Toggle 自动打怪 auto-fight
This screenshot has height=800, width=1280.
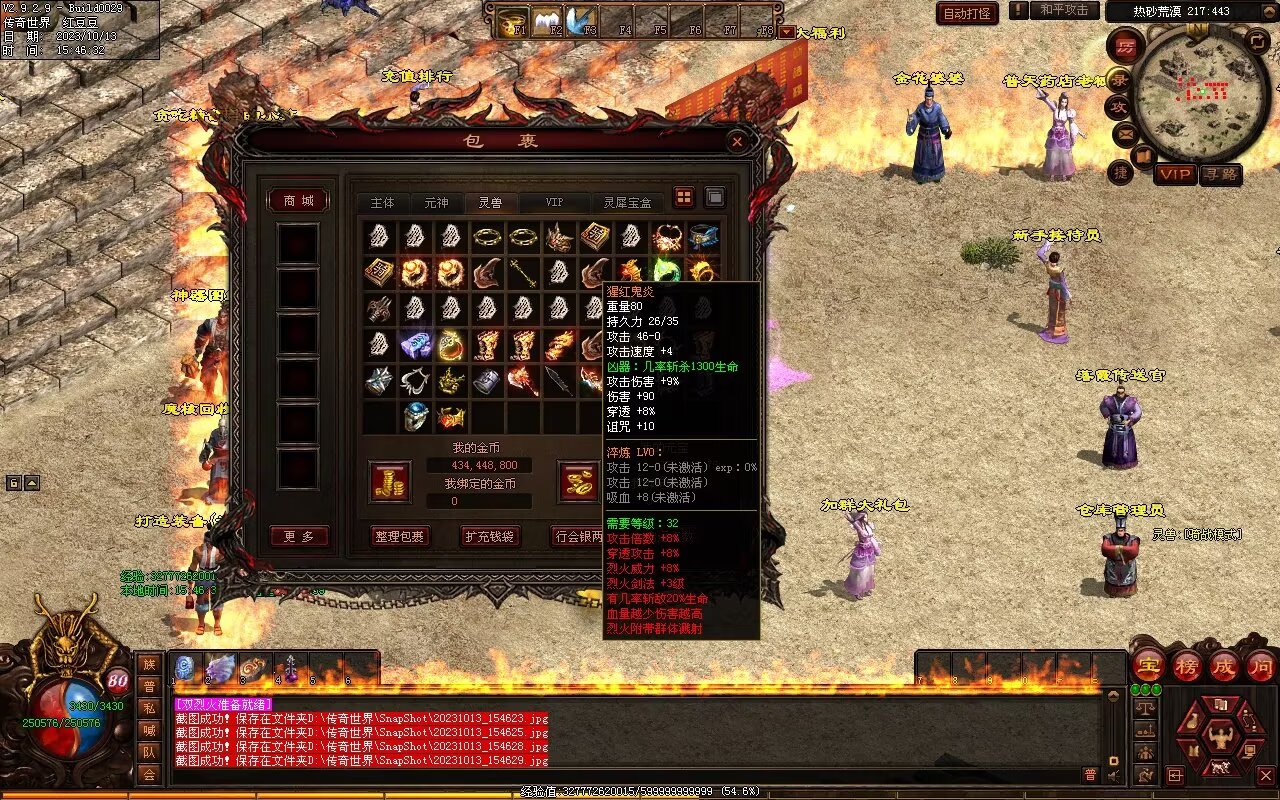point(967,13)
